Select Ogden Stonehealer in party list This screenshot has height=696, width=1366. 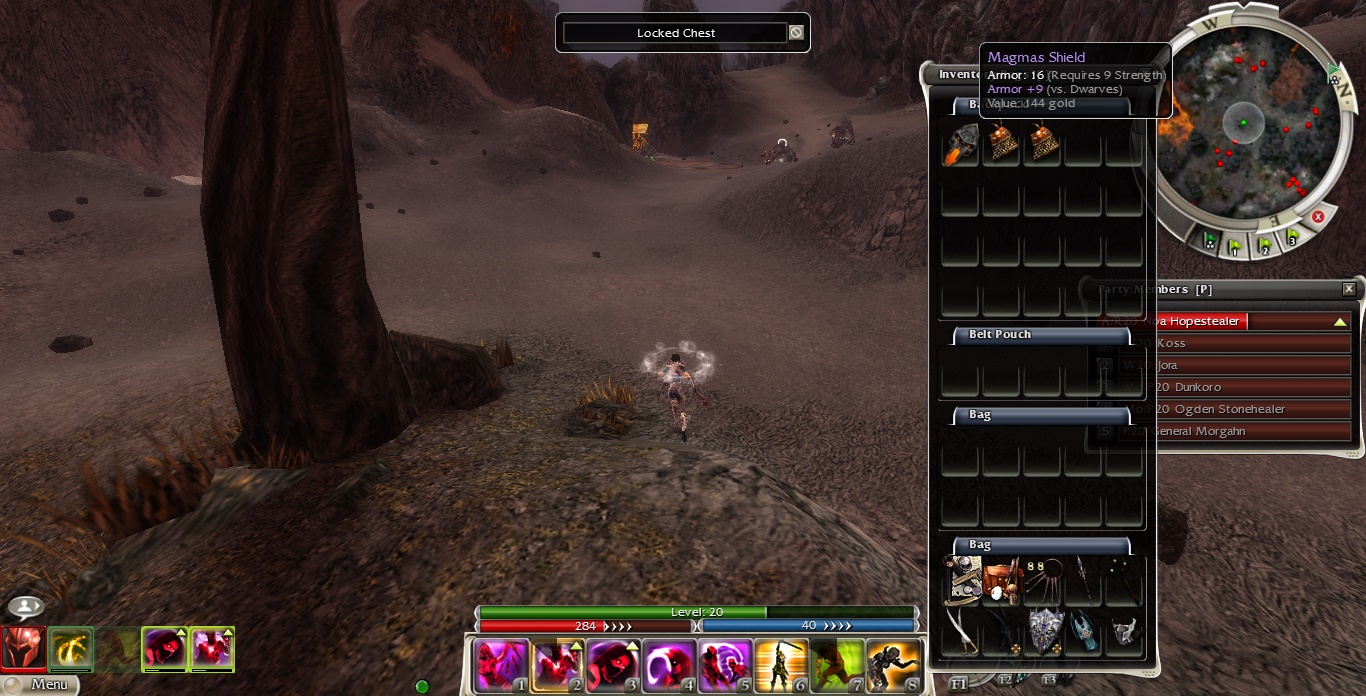coord(1250,409)
